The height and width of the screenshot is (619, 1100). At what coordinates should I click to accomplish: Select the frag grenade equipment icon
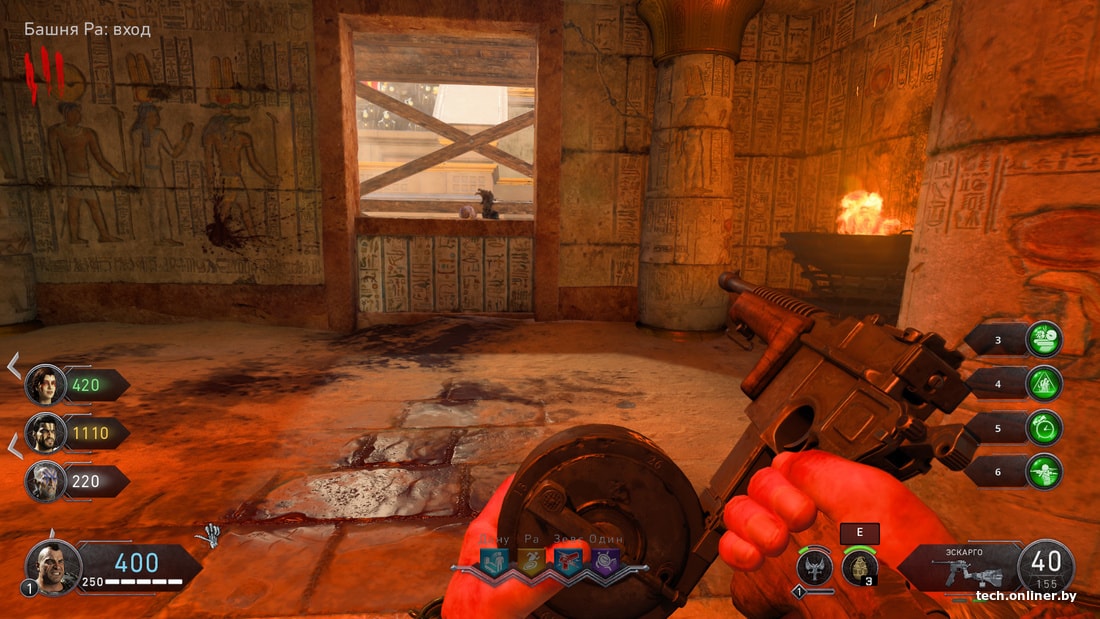pyautogui.click(x=859, y=568)
